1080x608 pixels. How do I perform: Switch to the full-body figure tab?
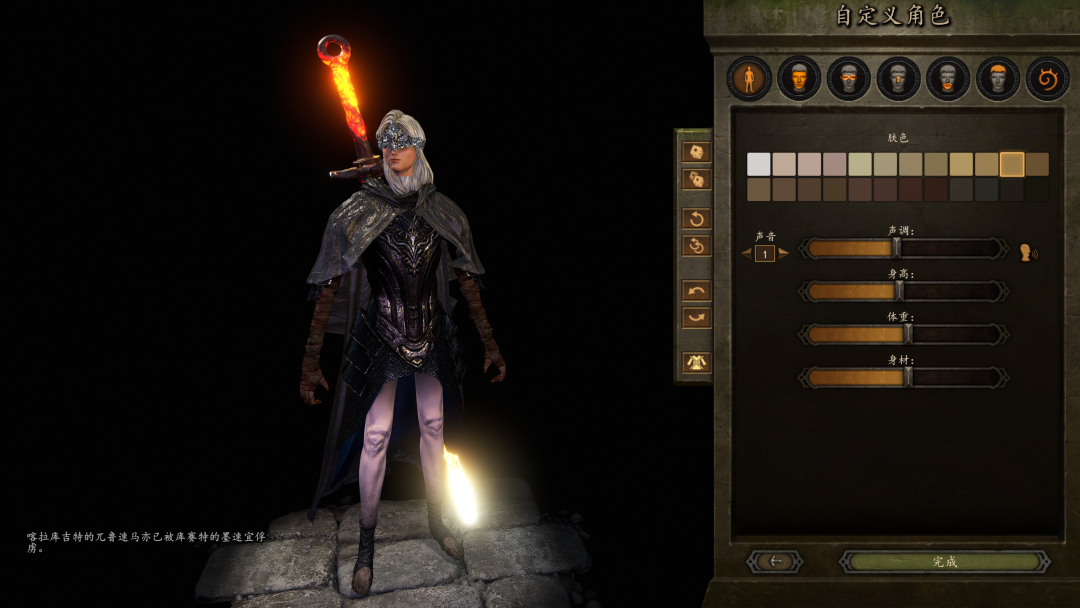click(x=749, y=79)
